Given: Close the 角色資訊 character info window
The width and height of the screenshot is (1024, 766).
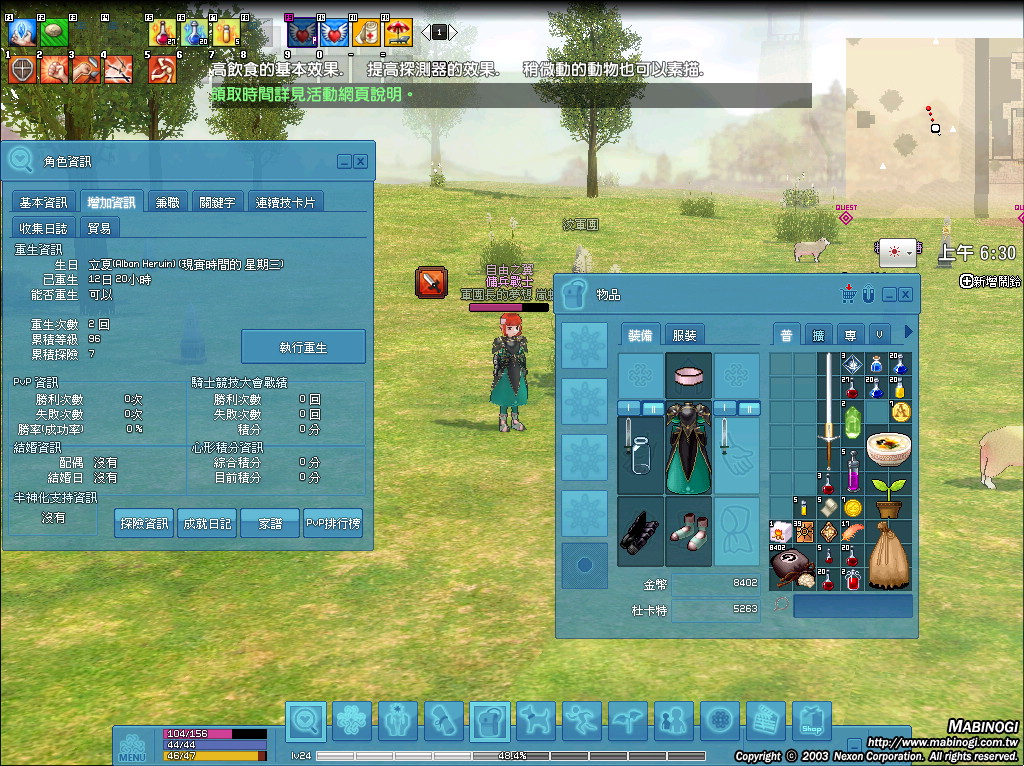Looking at the screenshot, I should tap(361, 161).
